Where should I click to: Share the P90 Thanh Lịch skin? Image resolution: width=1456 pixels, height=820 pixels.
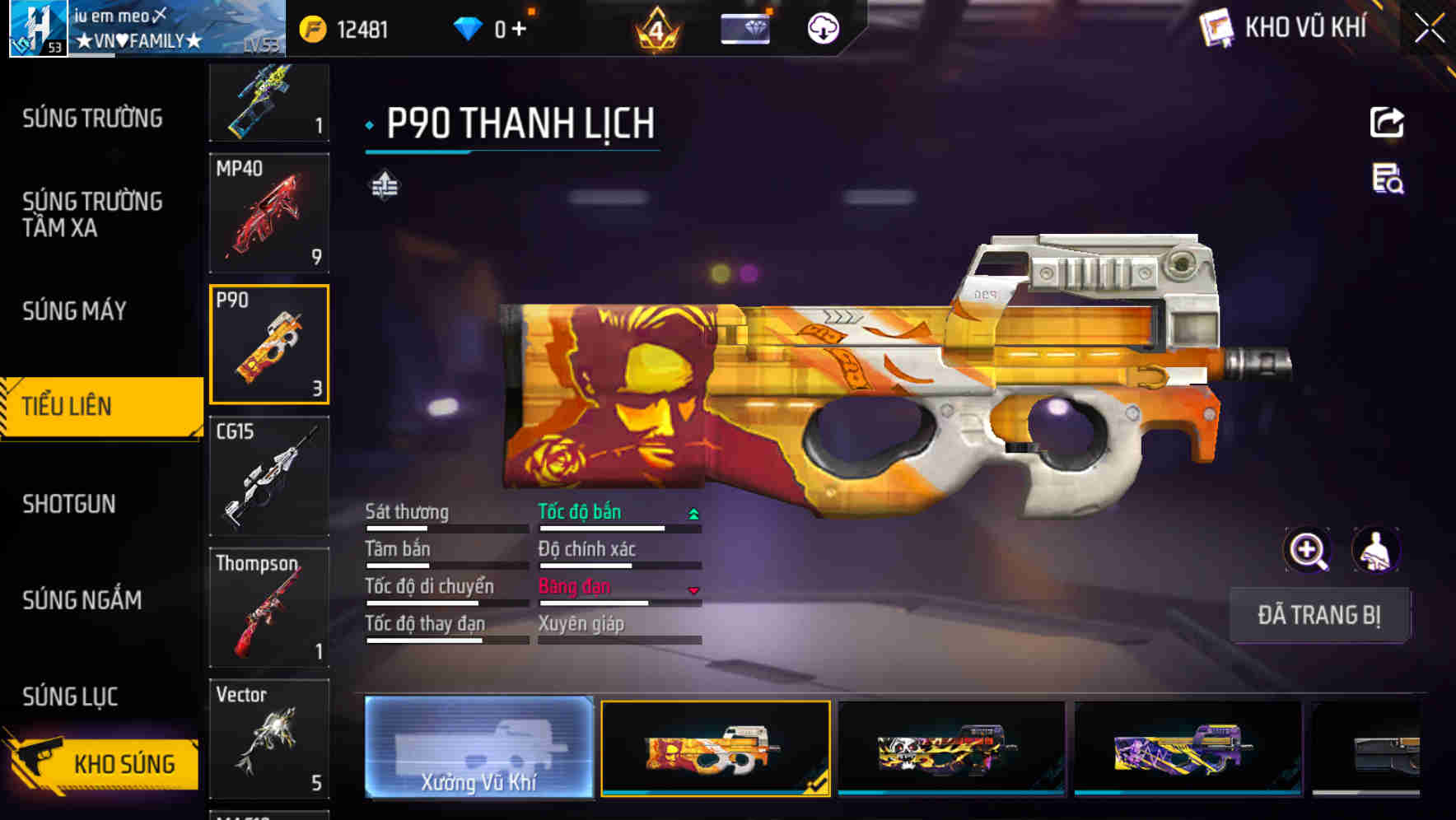point(1388,122)
